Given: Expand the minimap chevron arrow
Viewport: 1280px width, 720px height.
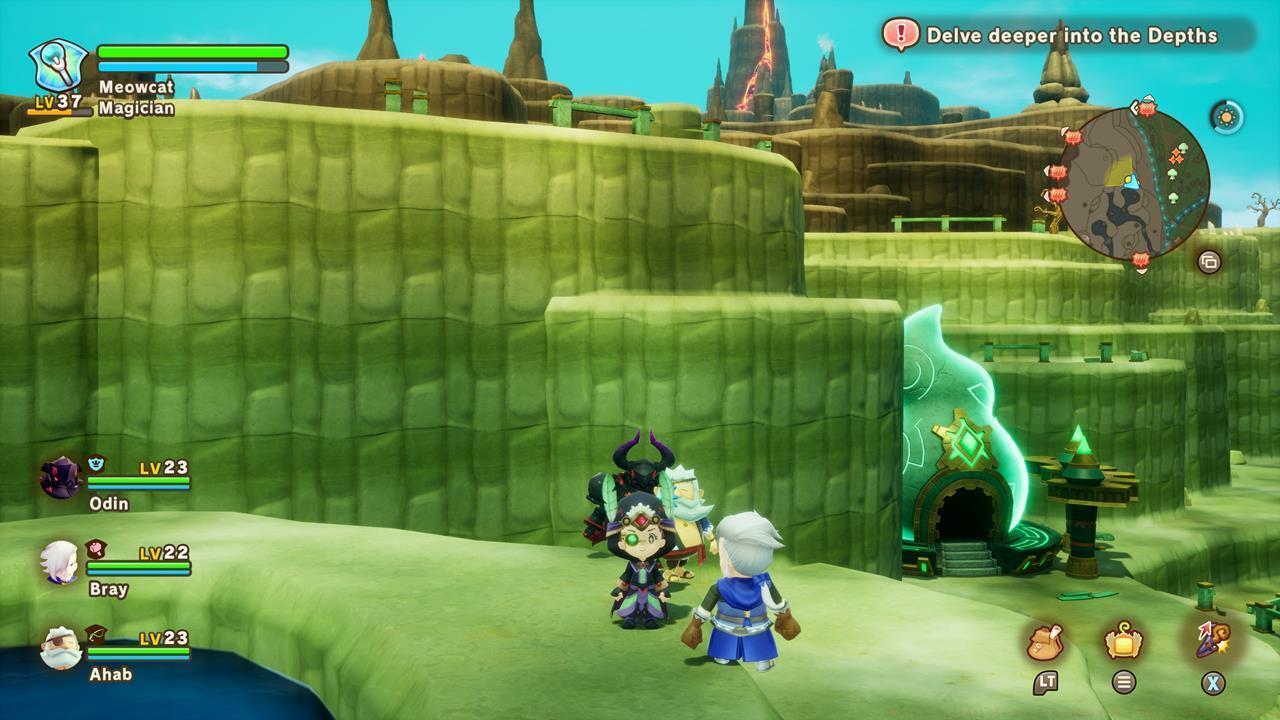Looking at the screenshot, I should (1134, 107).
